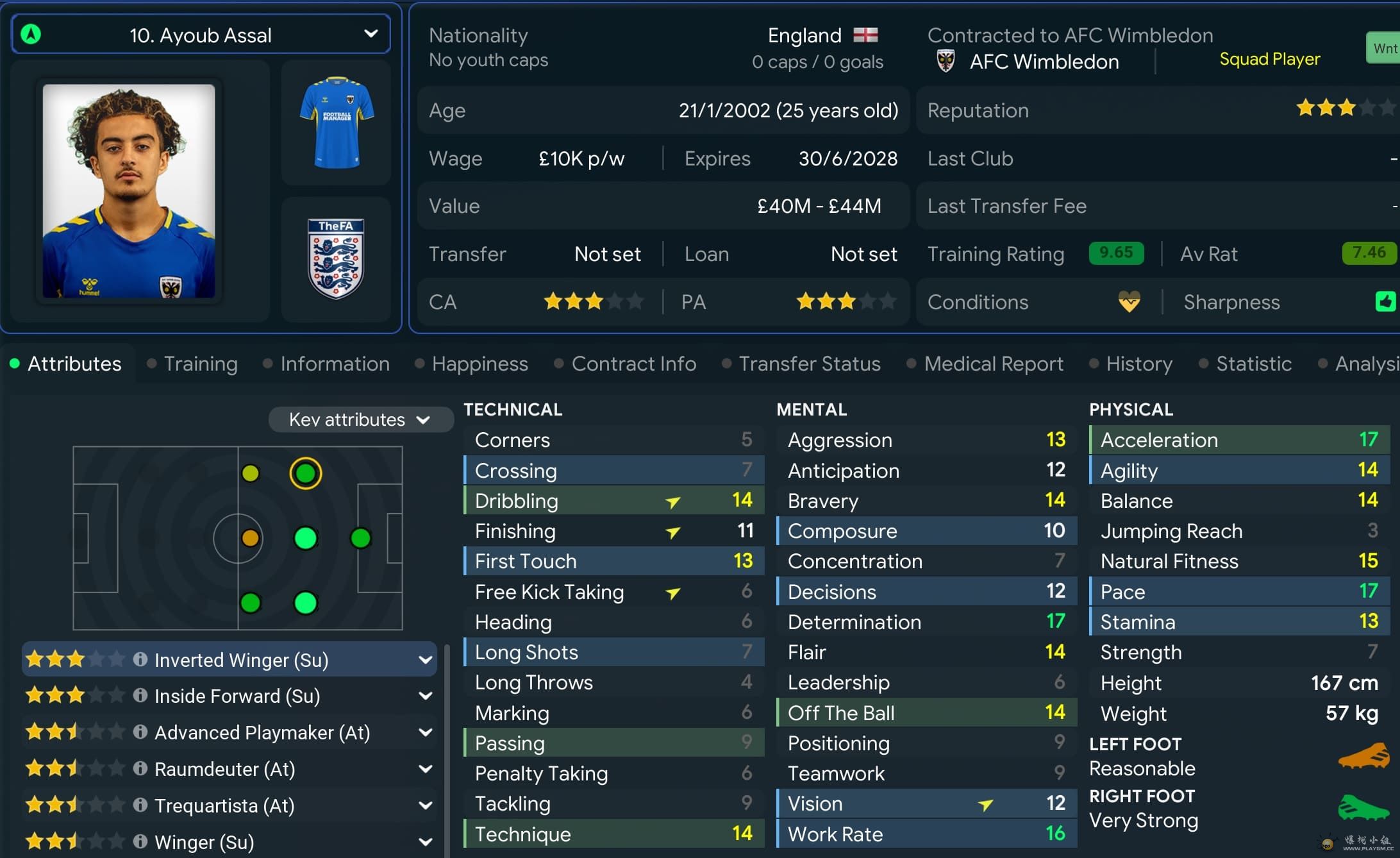Expand the Inside Forward (Su) role
The image size is (1400, 858).
[425, 696]
